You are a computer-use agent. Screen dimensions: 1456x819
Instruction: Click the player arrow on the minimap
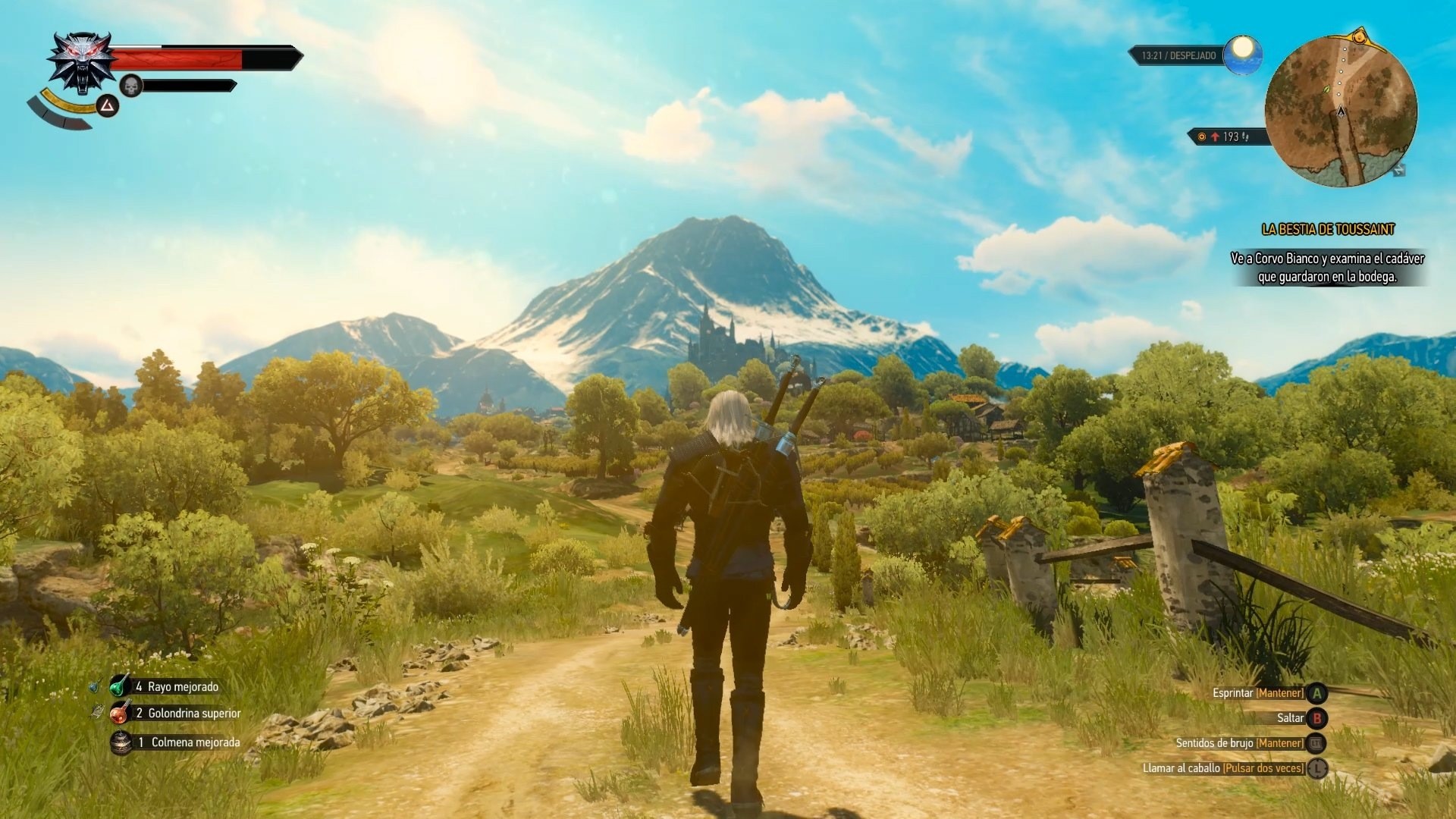[x=1341, y=110]
